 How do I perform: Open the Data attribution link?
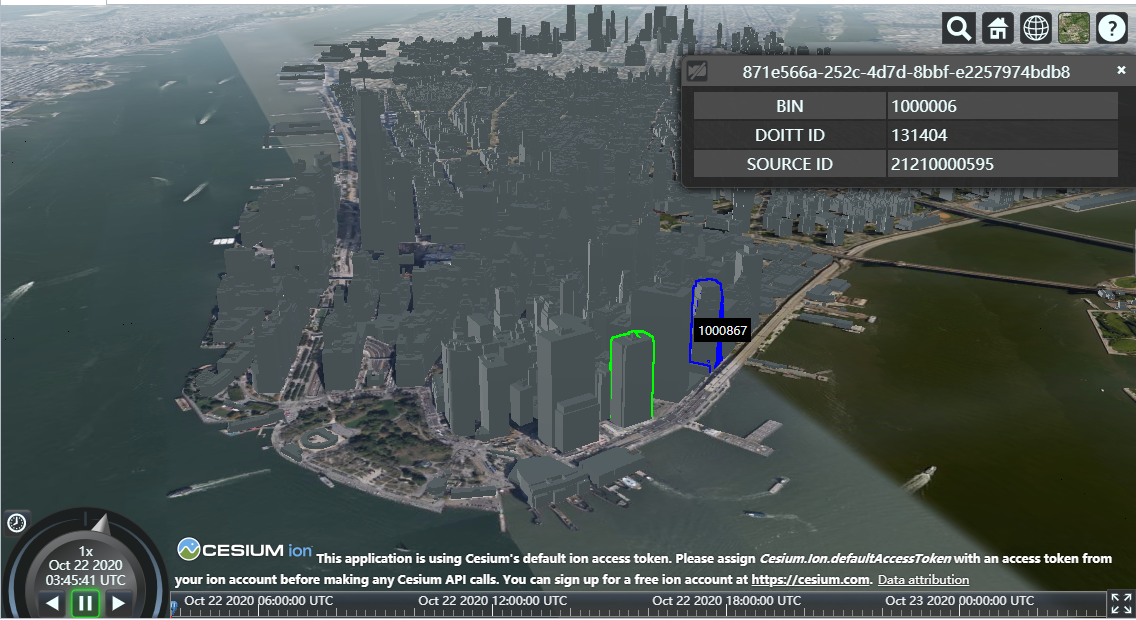923,580
